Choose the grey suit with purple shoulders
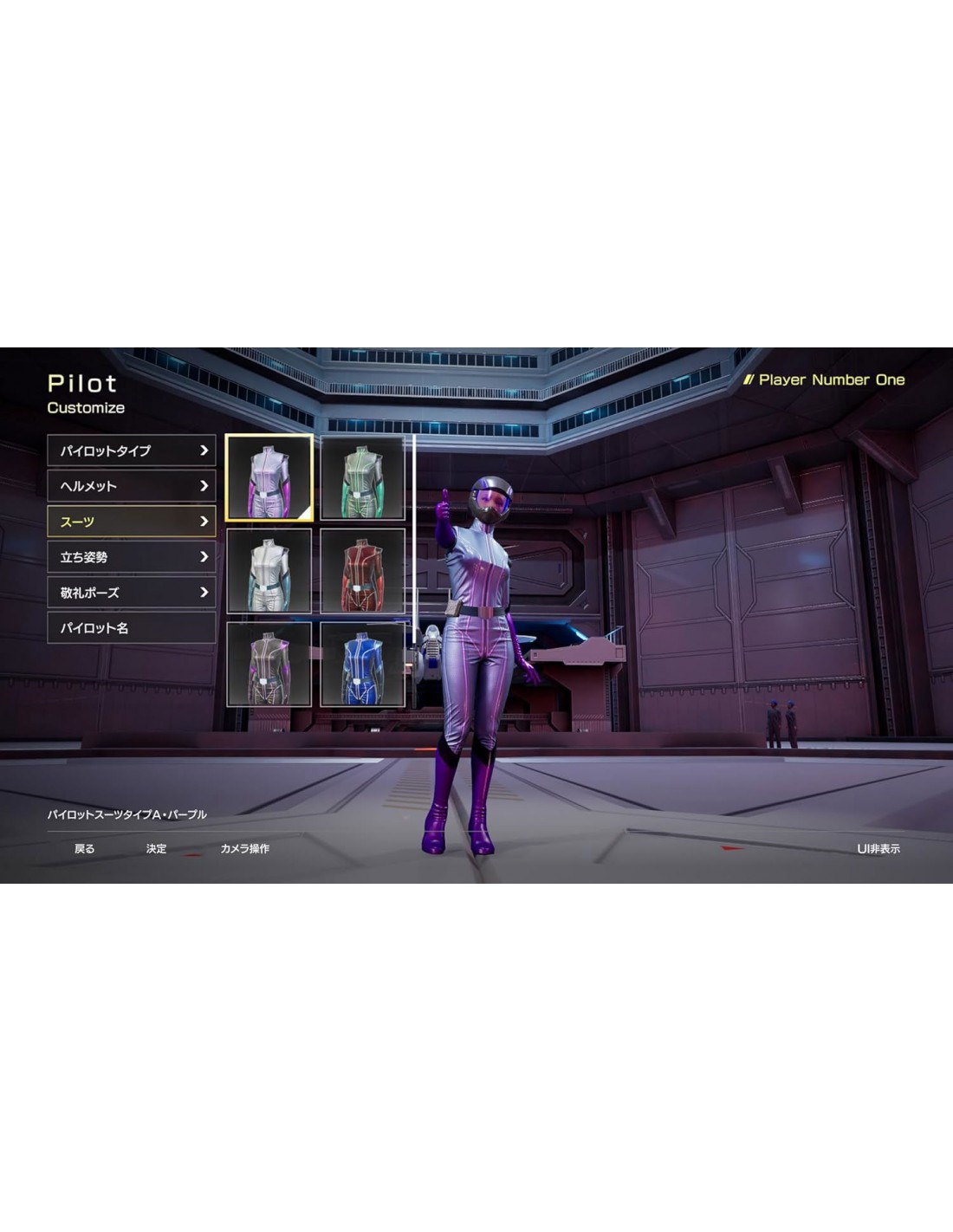Image resolution: width=953 pixels, height=1232 pixels. pos(269,664)
